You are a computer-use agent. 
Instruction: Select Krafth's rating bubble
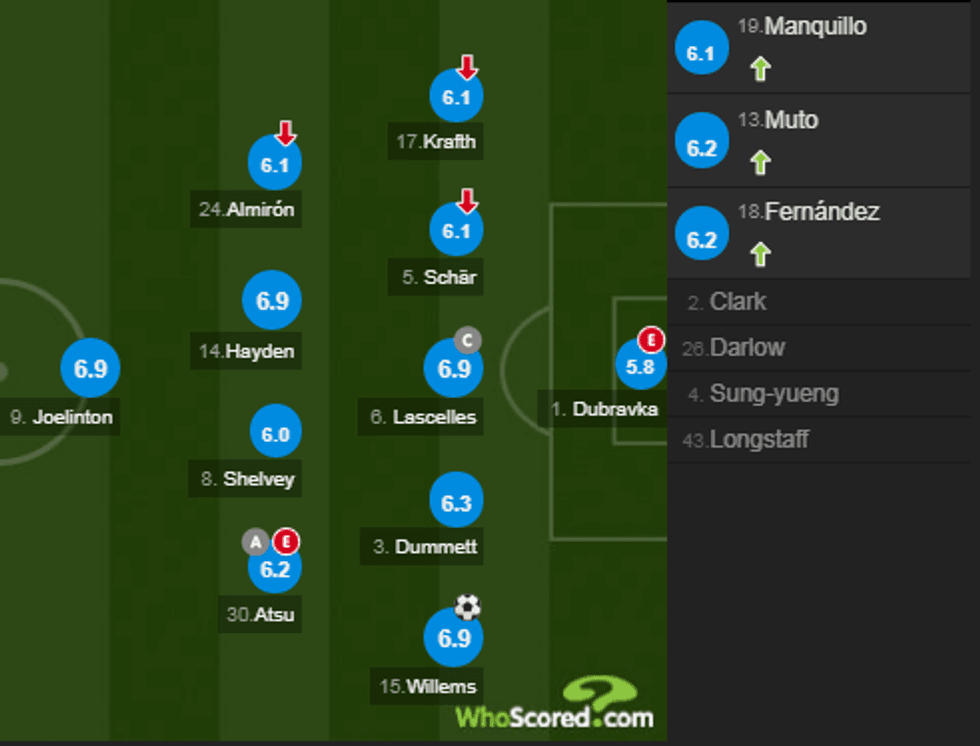[456, 98]
